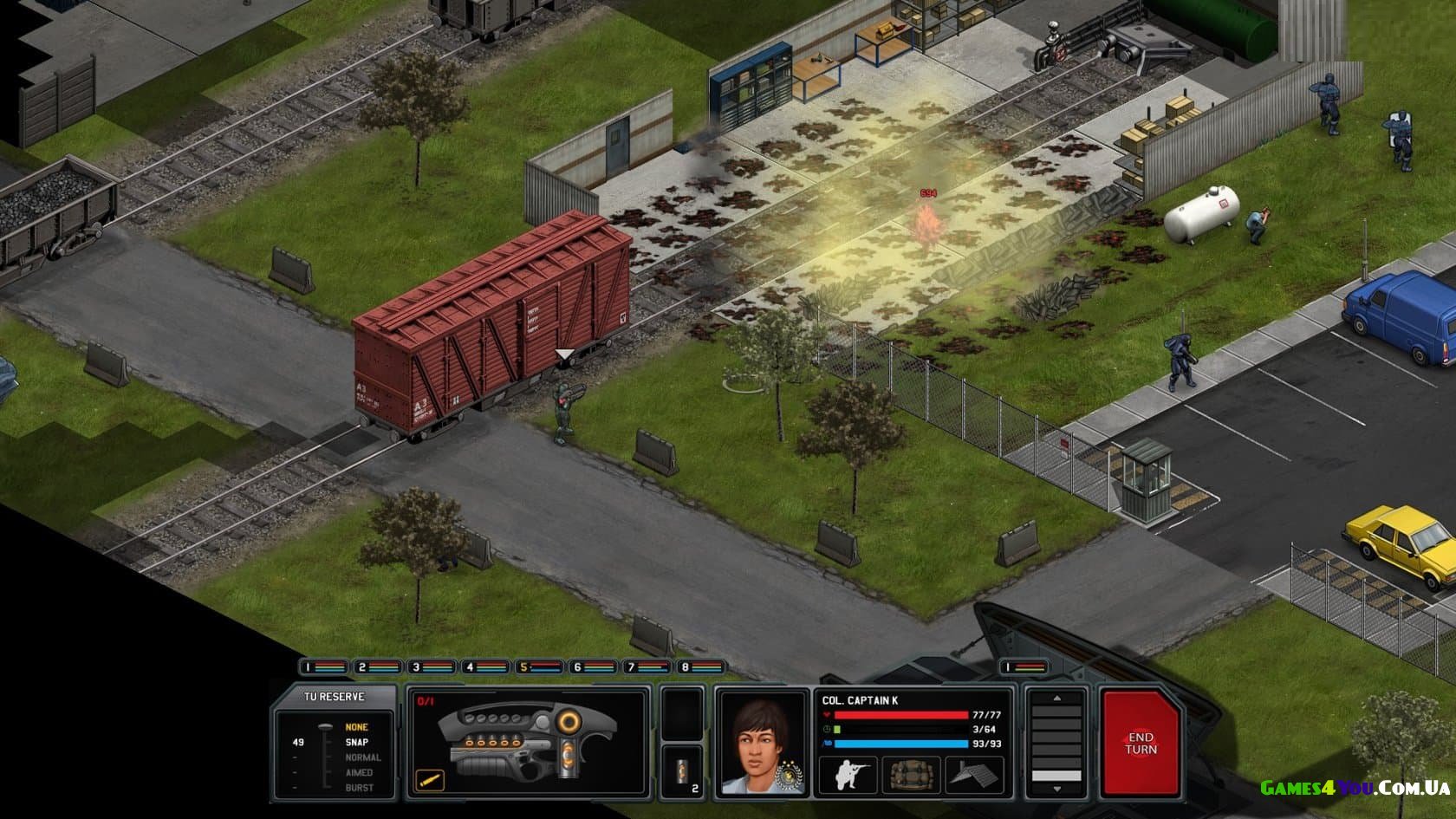1456x819 pixels.
Task: Reserve time units for a Snap shot
Action: click(x=356, y=742)
